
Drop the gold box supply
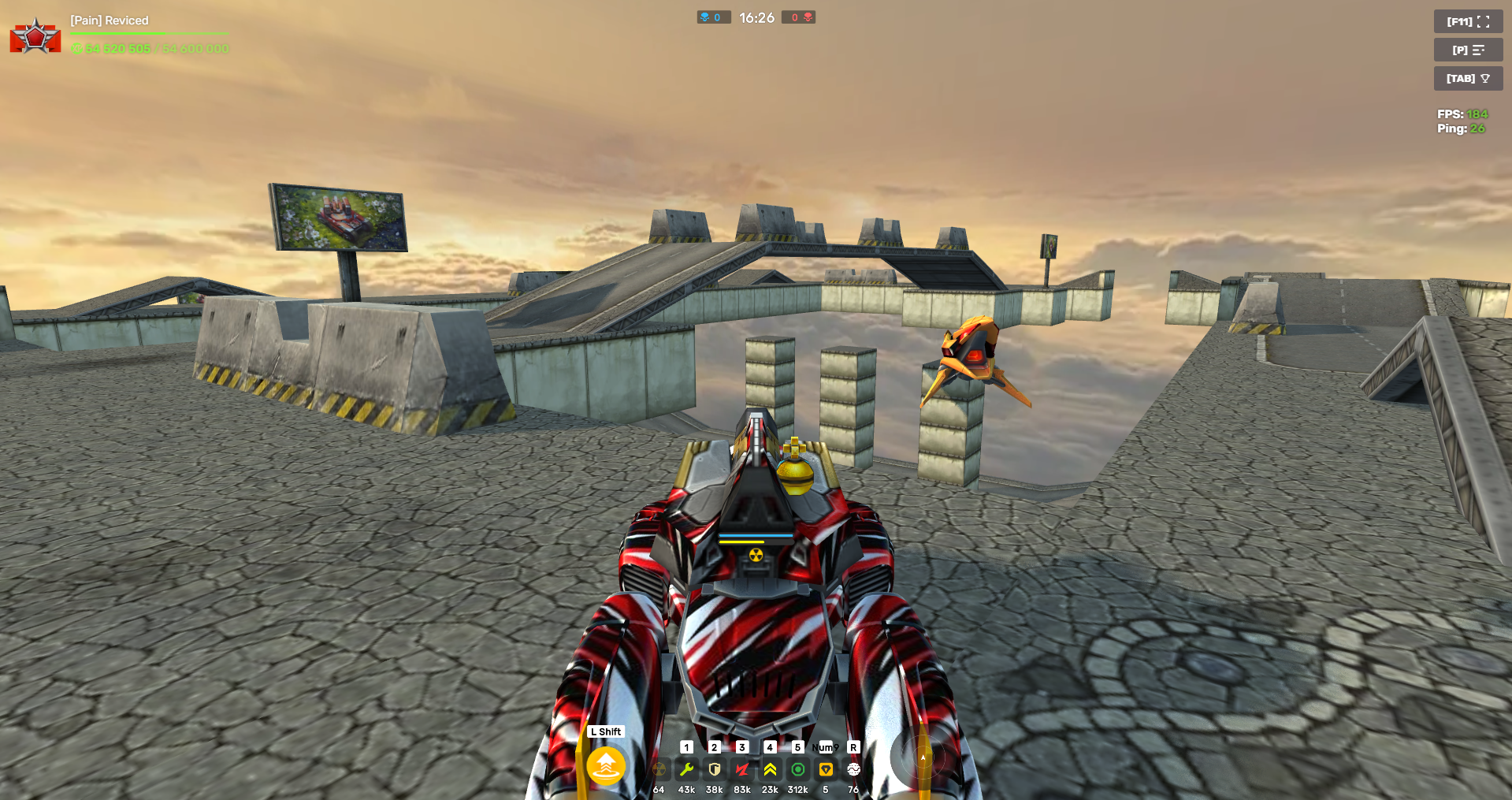pyautogui.click(x=826, y=769)
